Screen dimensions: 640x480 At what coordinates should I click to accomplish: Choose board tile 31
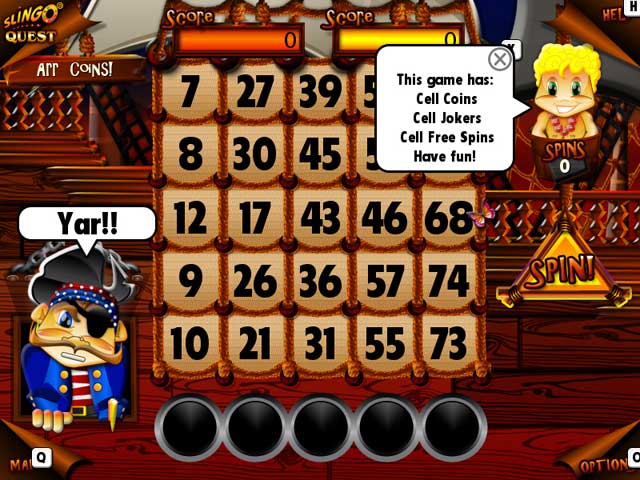click(x=320, y=344)
